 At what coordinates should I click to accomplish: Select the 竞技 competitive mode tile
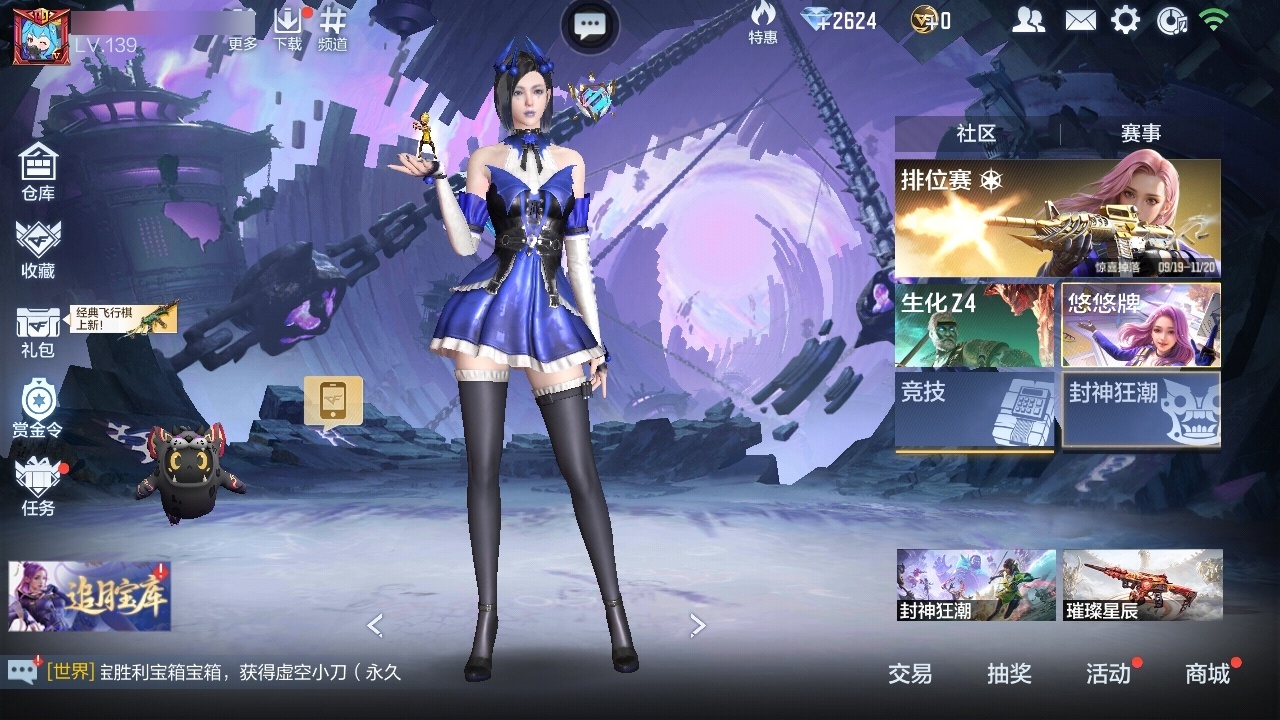tap(974, 410)
